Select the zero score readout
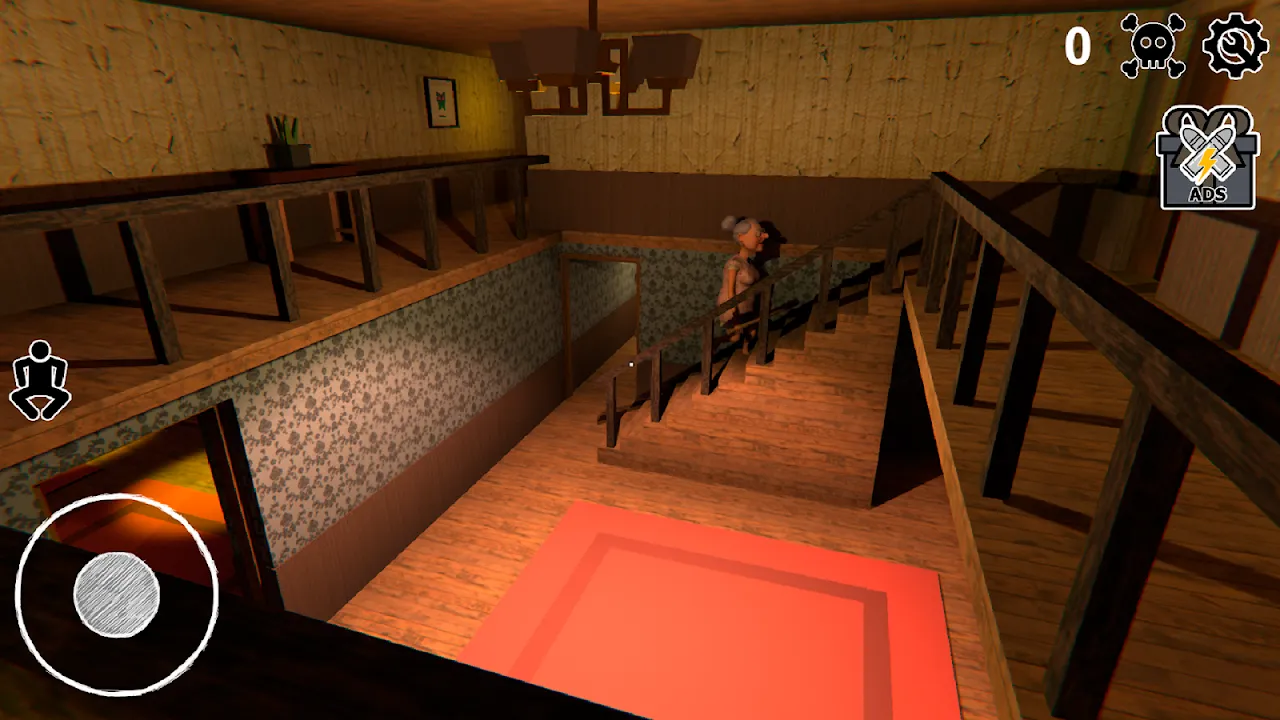 [1078, 47]
